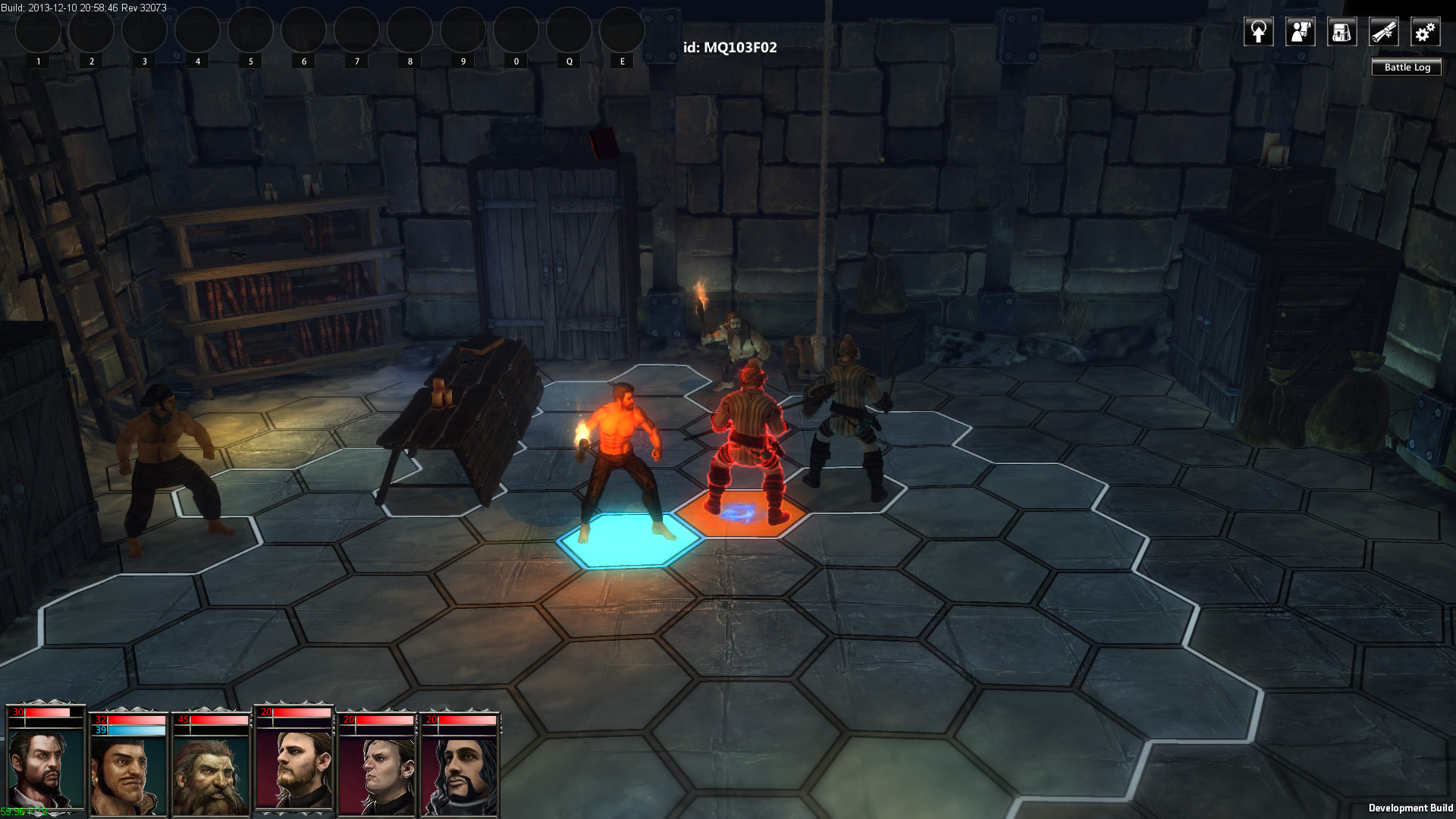Choose the glowing cyan hex tile
The image size is (1456, 819).
[629, 540]
